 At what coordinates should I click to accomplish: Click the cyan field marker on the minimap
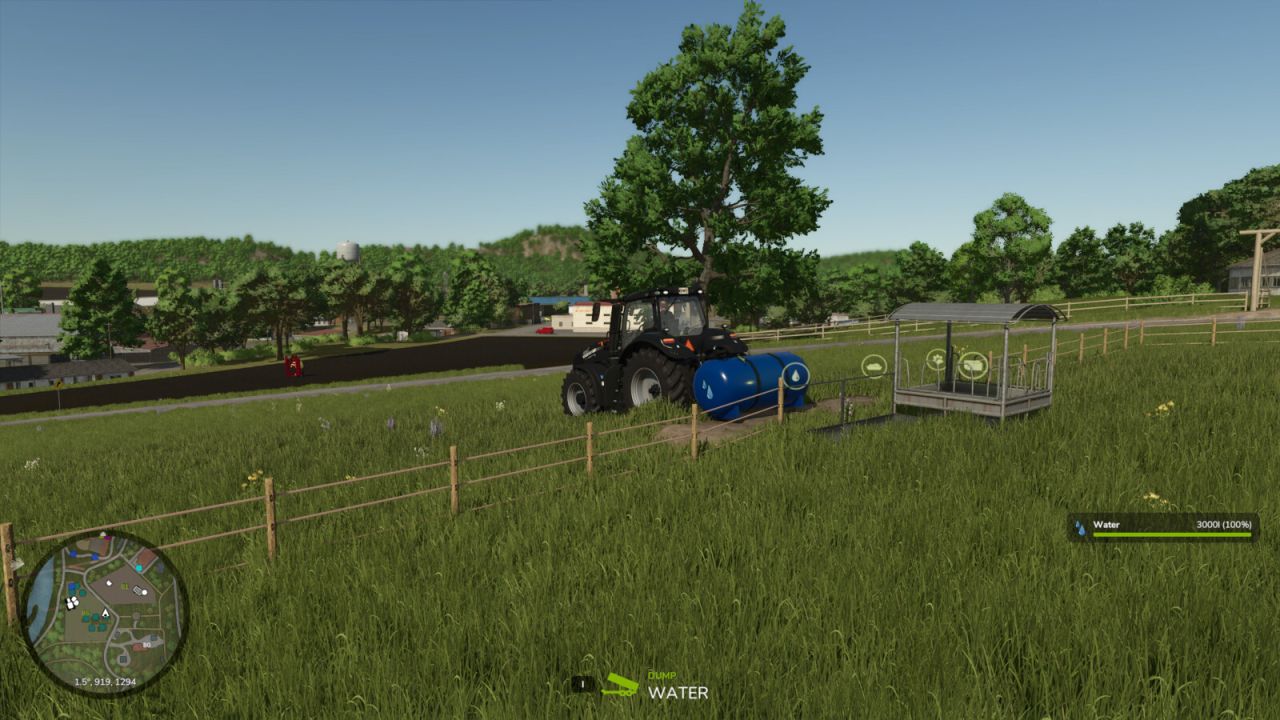point(139,567)
